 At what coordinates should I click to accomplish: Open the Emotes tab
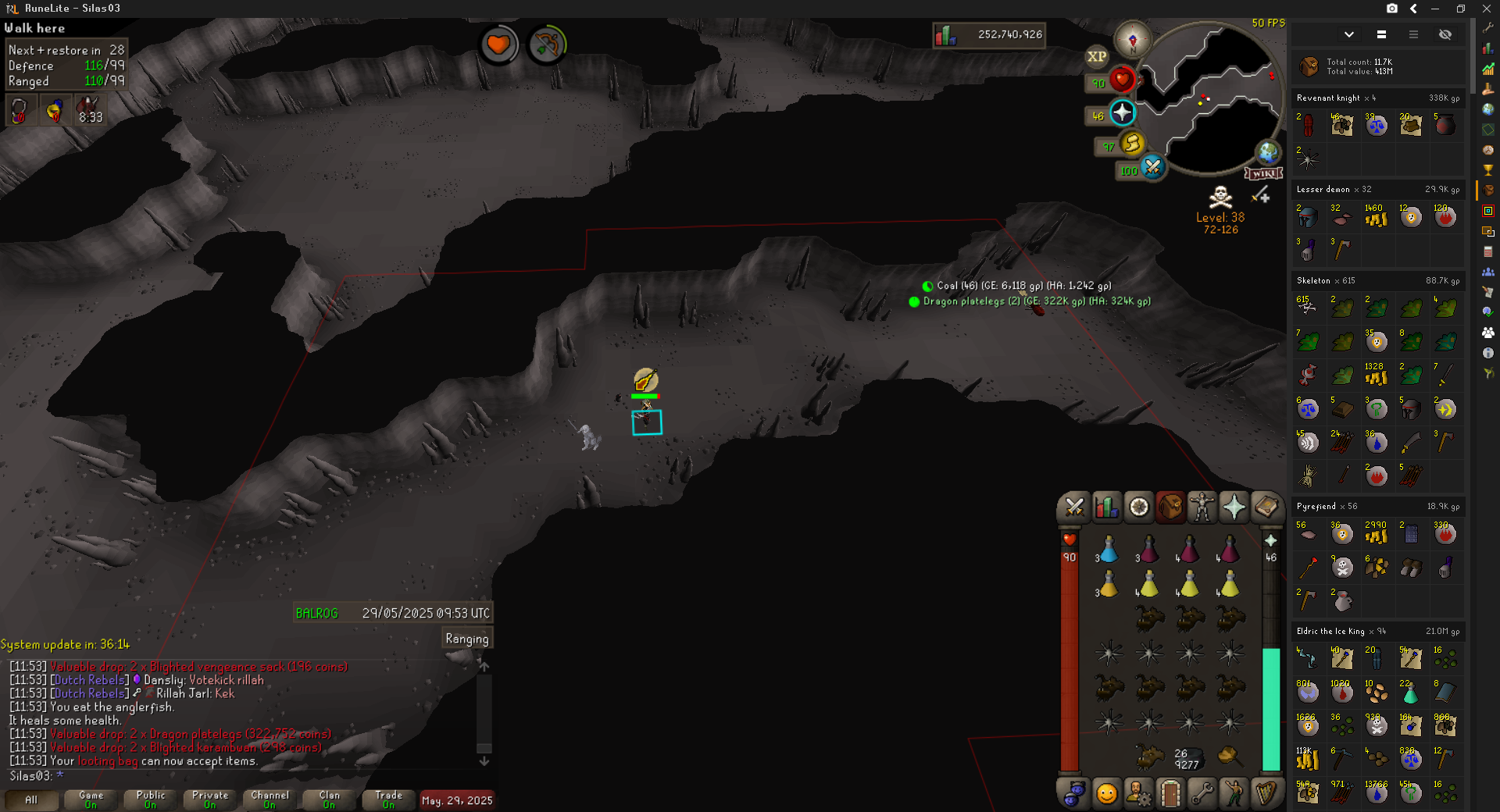tap(1234, 794)
